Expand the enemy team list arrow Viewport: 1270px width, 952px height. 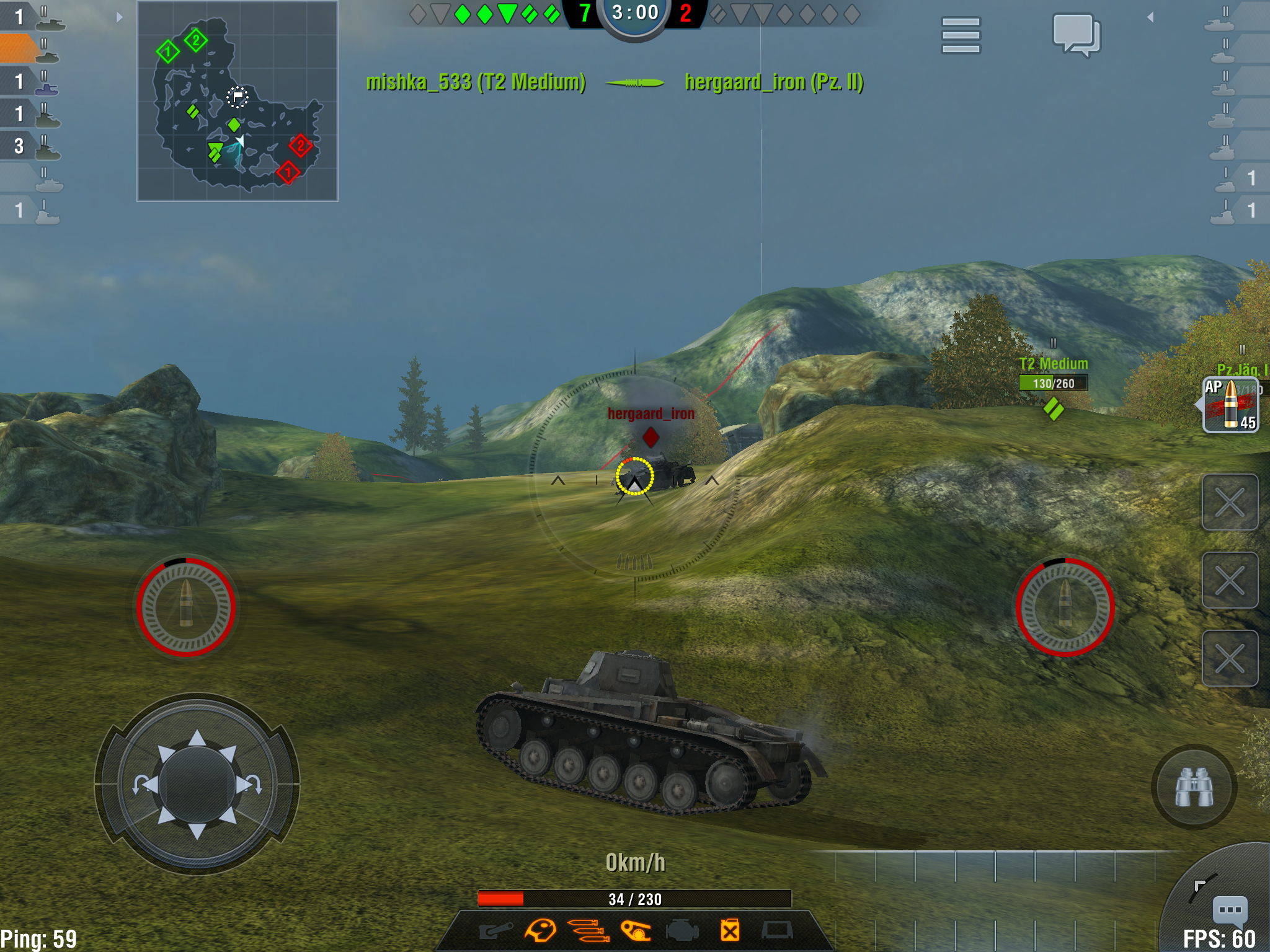tap(1150, 17)
